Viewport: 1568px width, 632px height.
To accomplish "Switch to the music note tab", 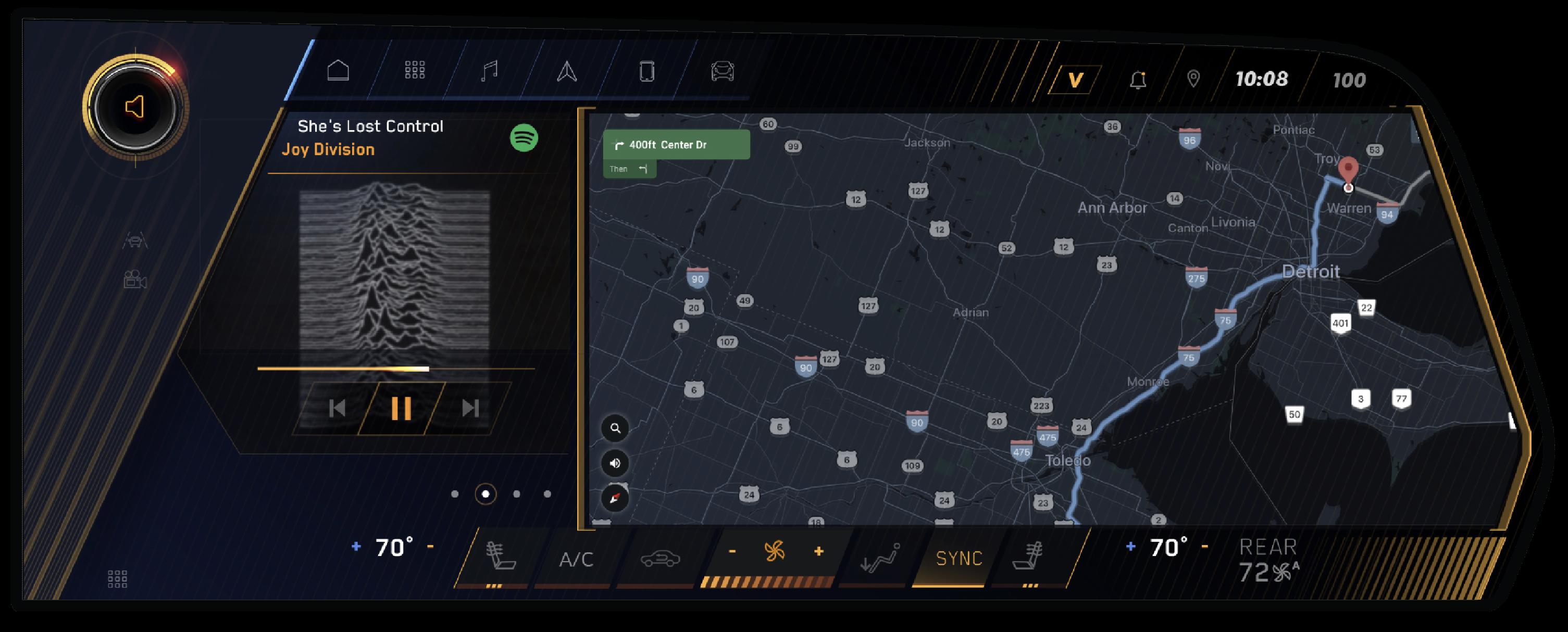I will [489, 71].
